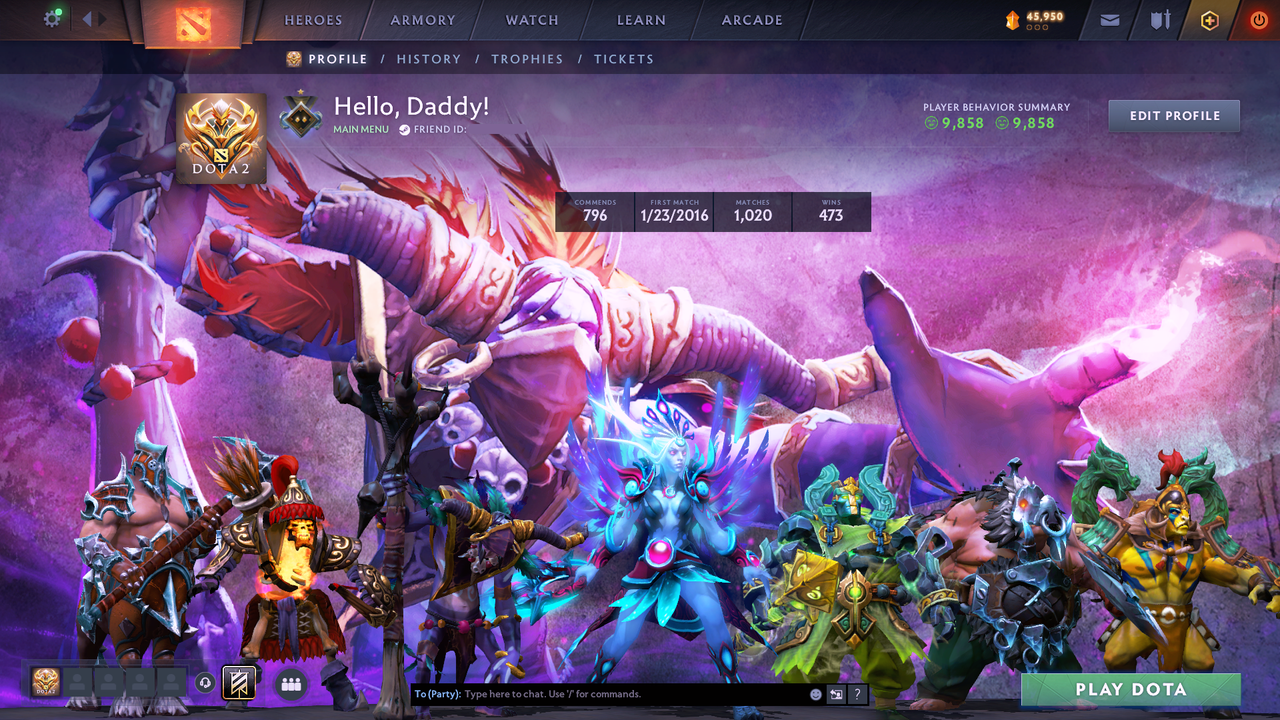Open the Watch menu
This screenshot has height=720, width=1280.
(x=531, y=20)
